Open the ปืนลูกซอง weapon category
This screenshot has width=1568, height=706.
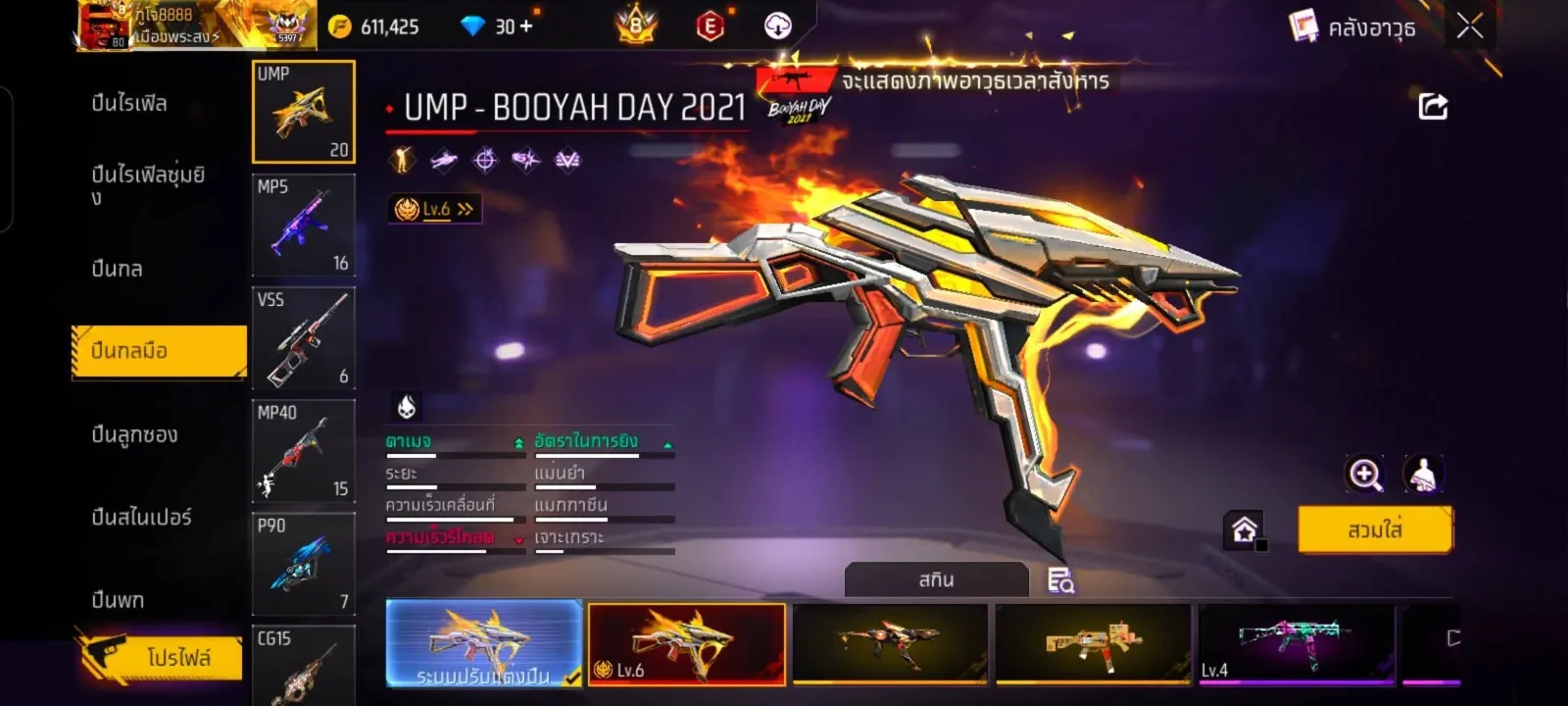coord(134,434)
